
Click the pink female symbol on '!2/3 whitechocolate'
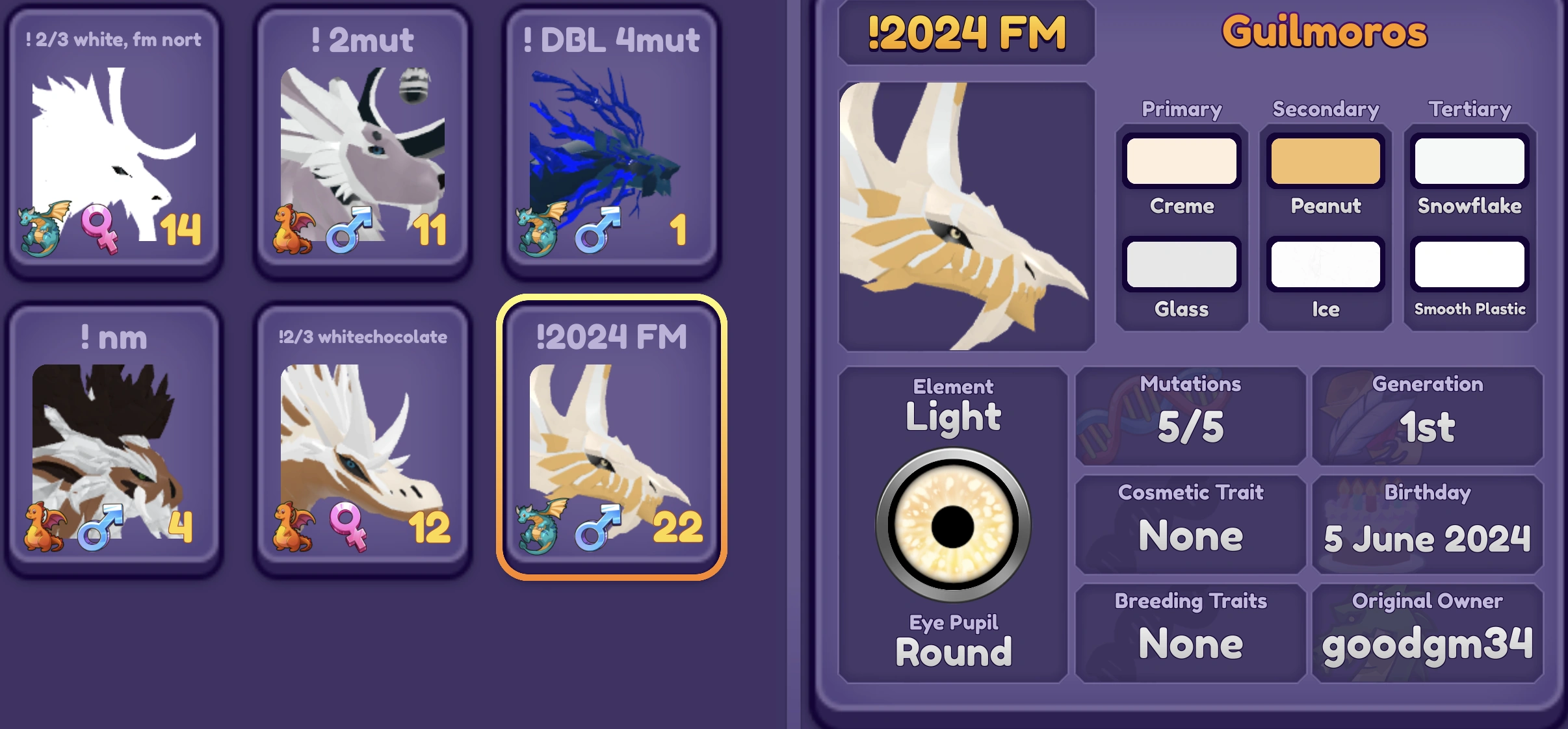coord(350,526)
